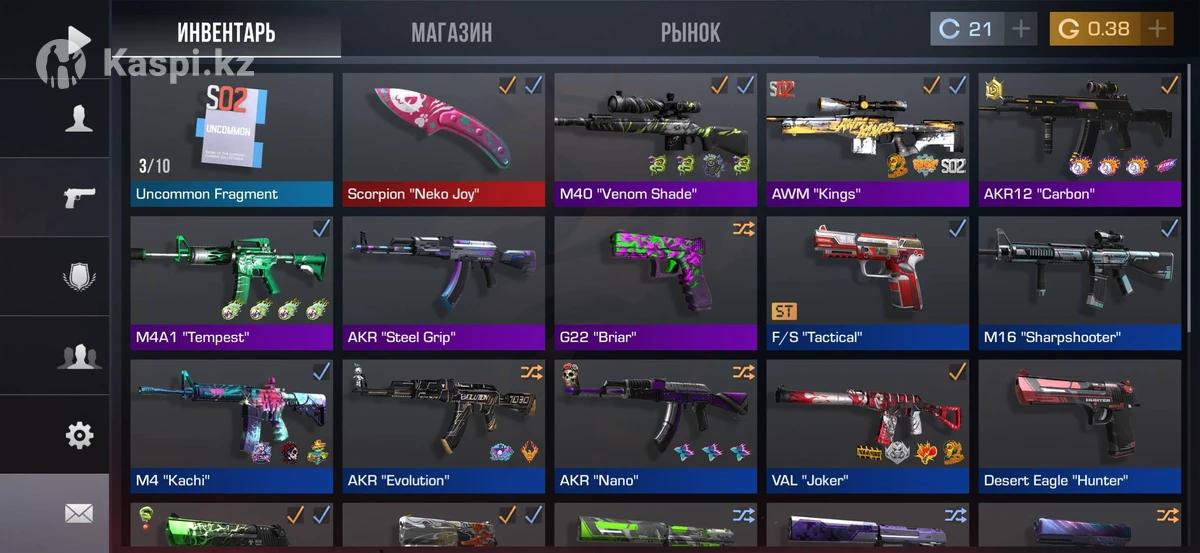Viewport: 1200px width, 553px height.
Task: Select the M40 "Venom Shade" sniper
Action: 656,139
